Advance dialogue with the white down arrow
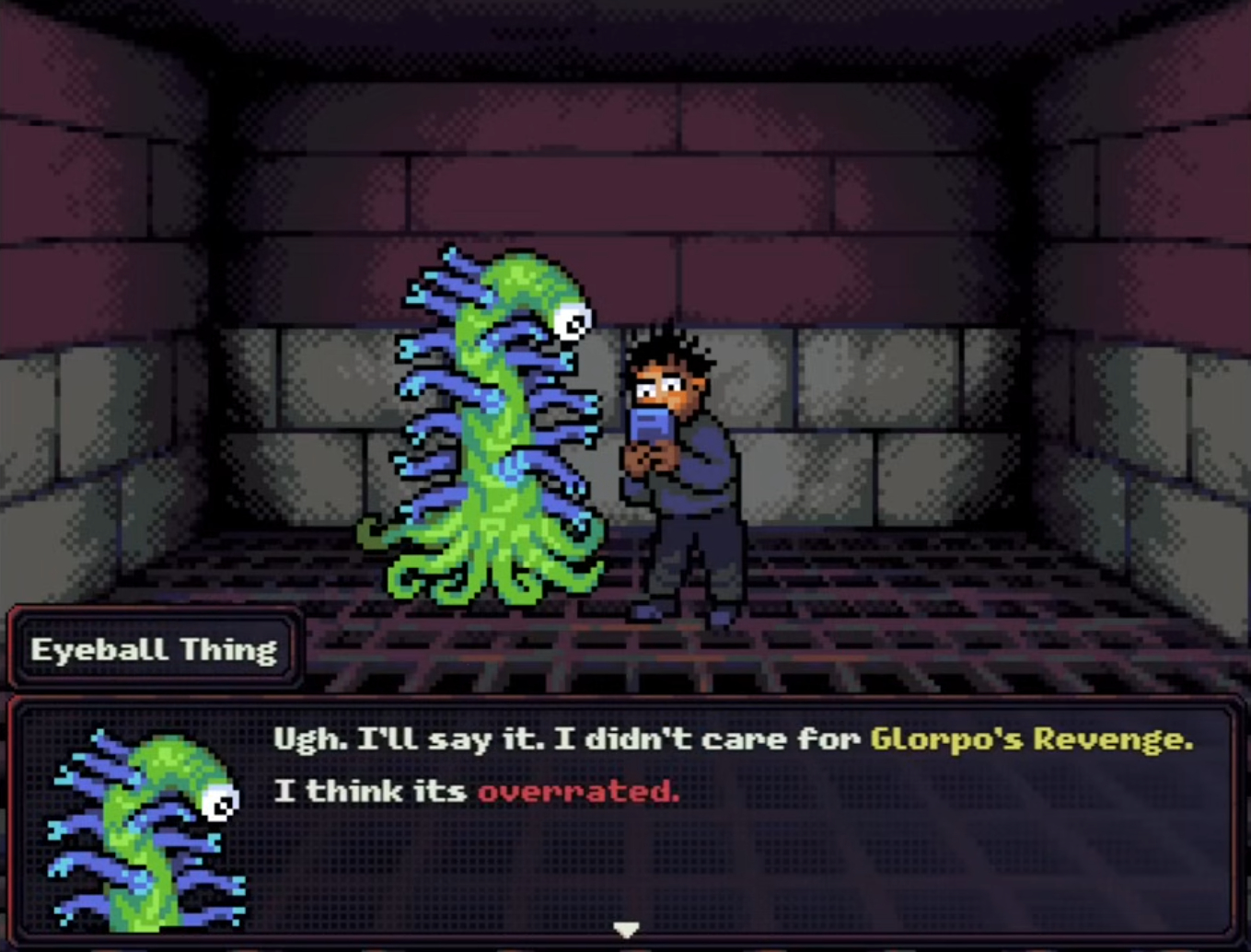The width and height of the screenshot is (1251, 952). [626, 930]
